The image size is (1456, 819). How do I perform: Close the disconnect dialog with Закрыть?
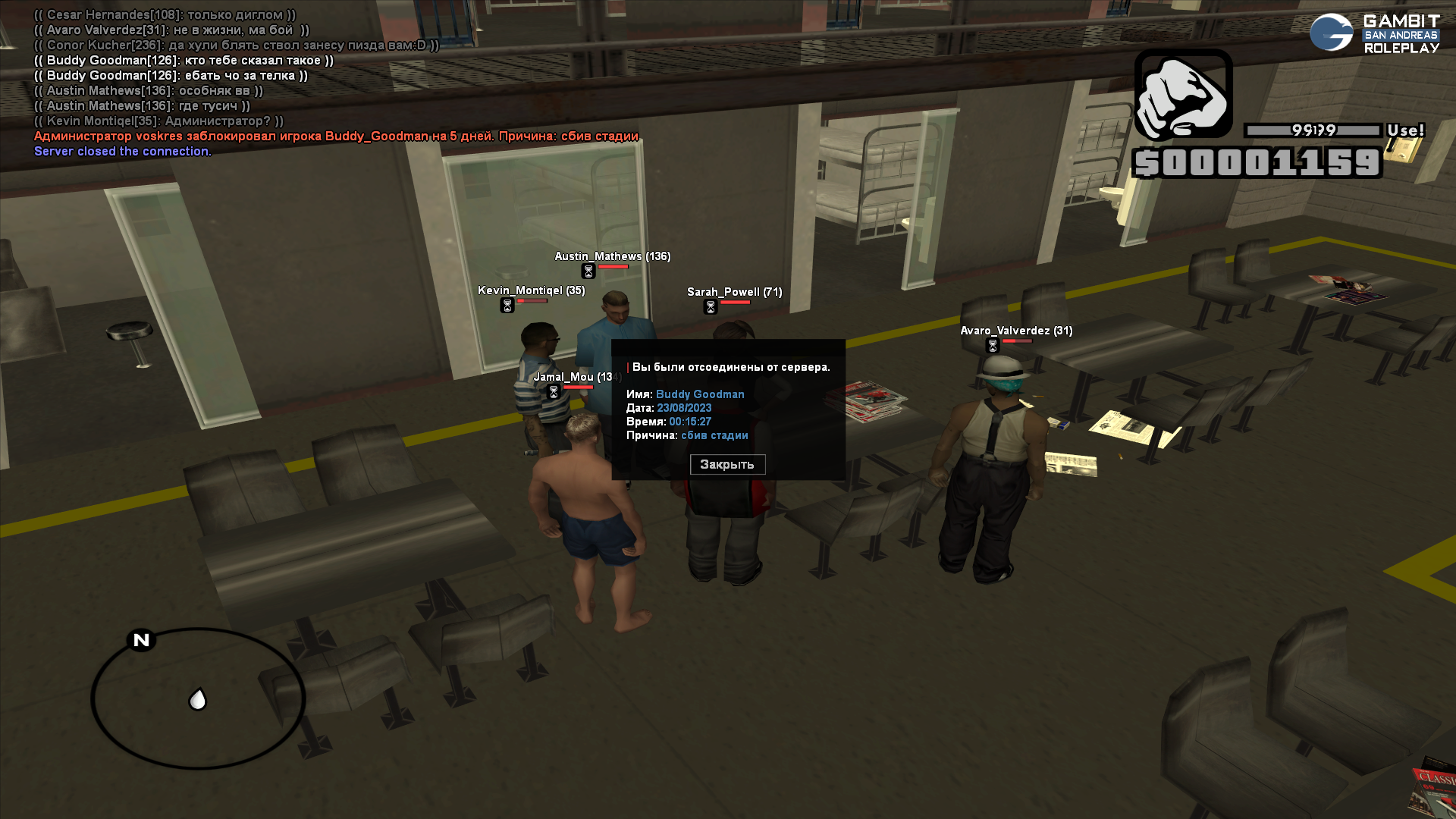coord(727,464)
